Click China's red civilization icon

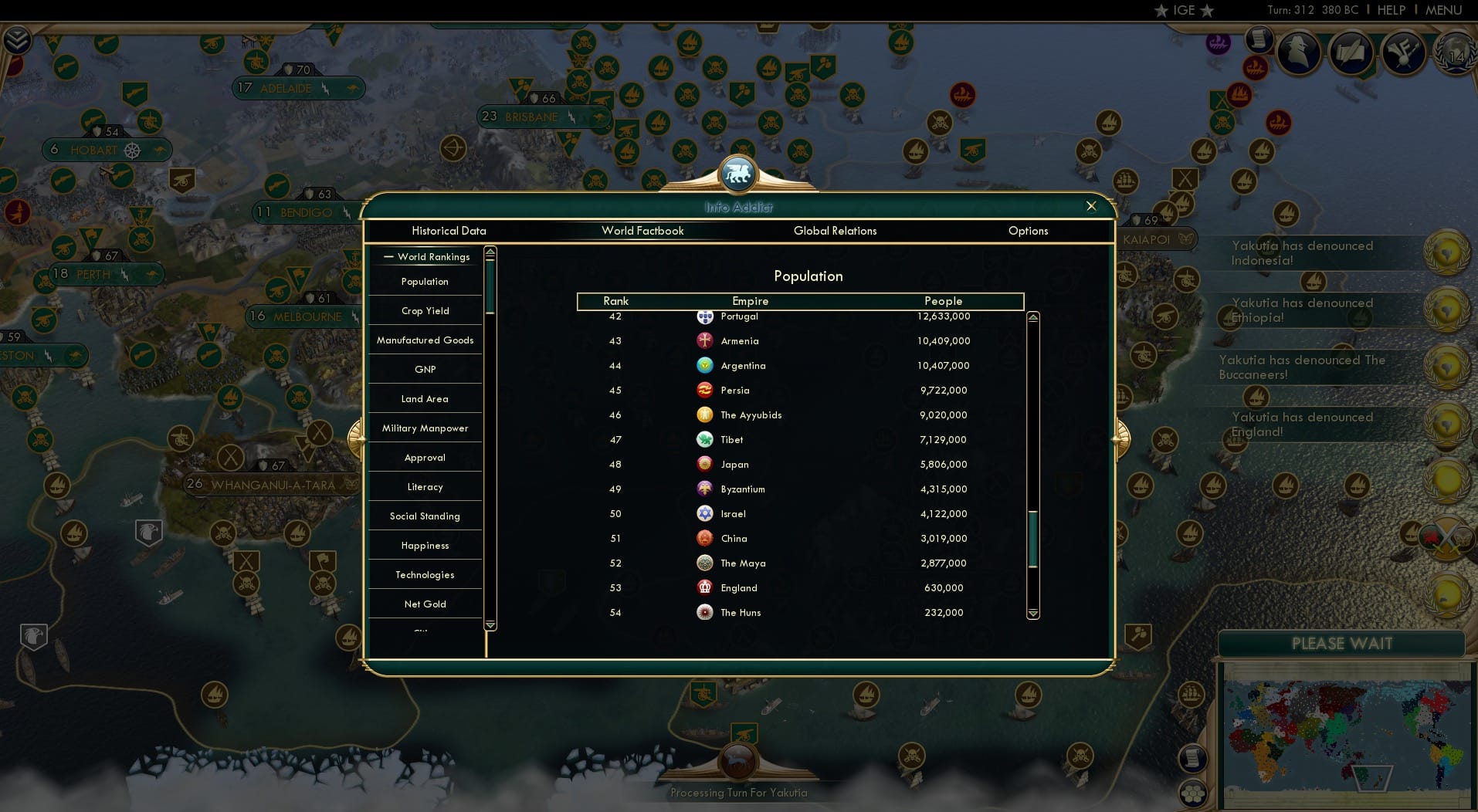pyautogui.click(x=705, y=538)
